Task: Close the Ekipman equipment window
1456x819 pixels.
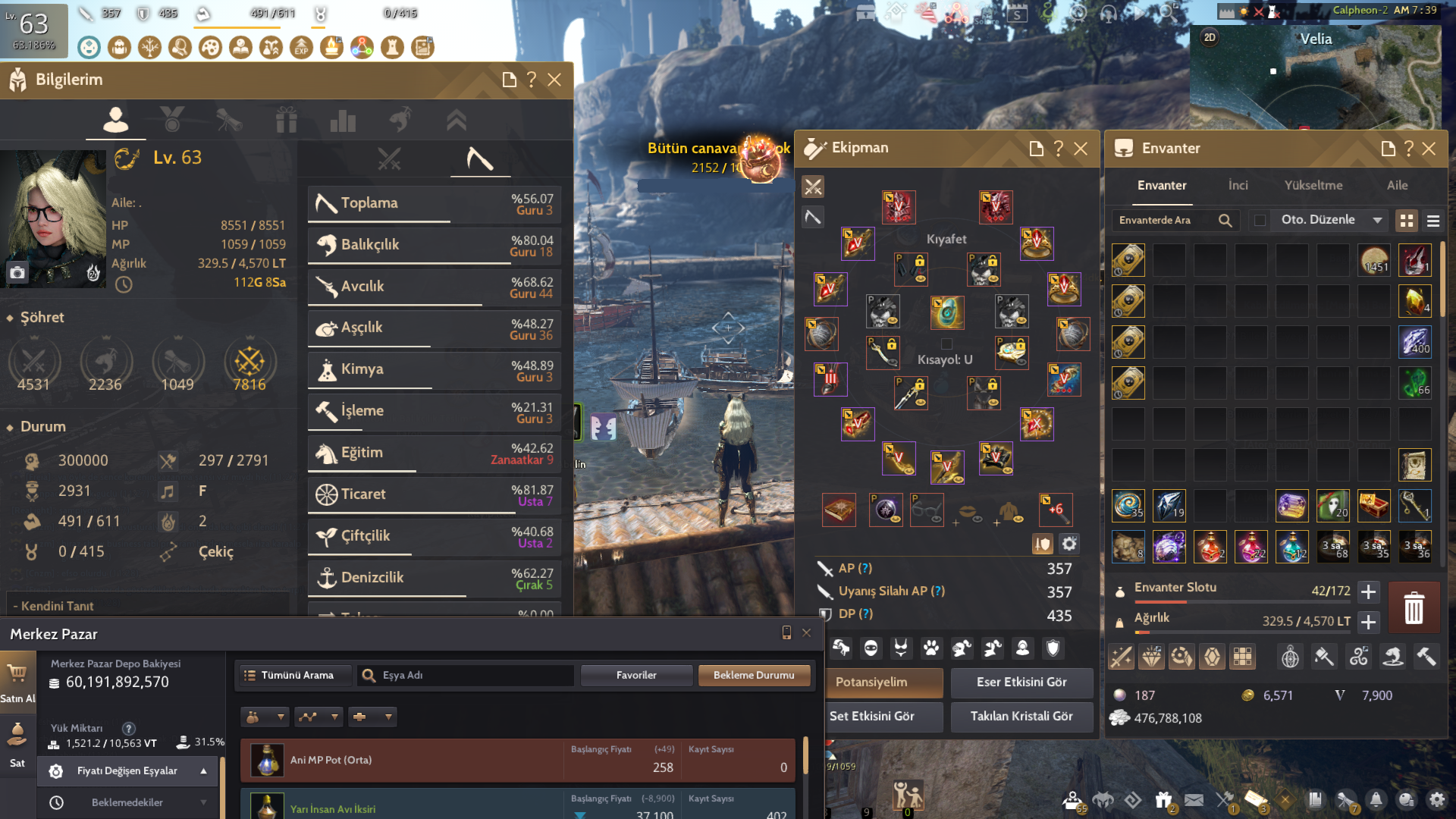Action: click(x=1081, y=149)
